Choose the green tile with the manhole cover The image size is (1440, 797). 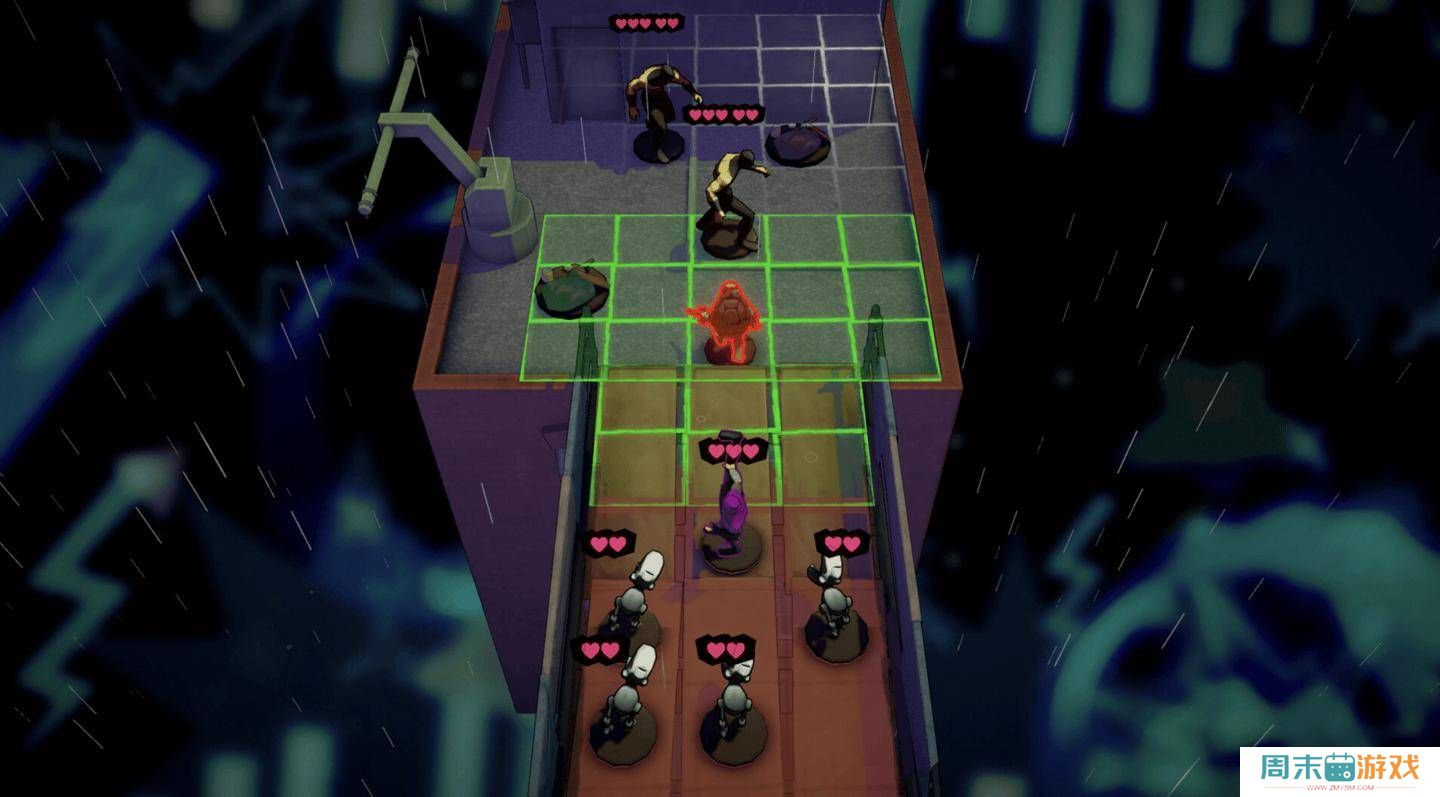coord(571,290)
